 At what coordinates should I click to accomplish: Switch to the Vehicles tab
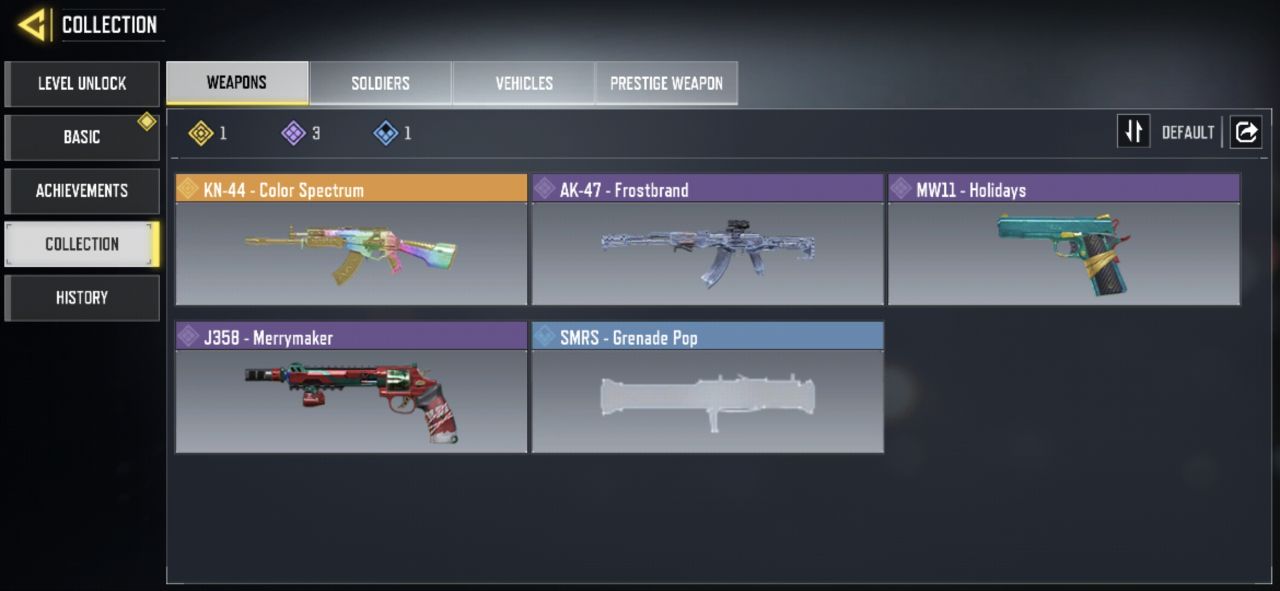pos(524,83)
